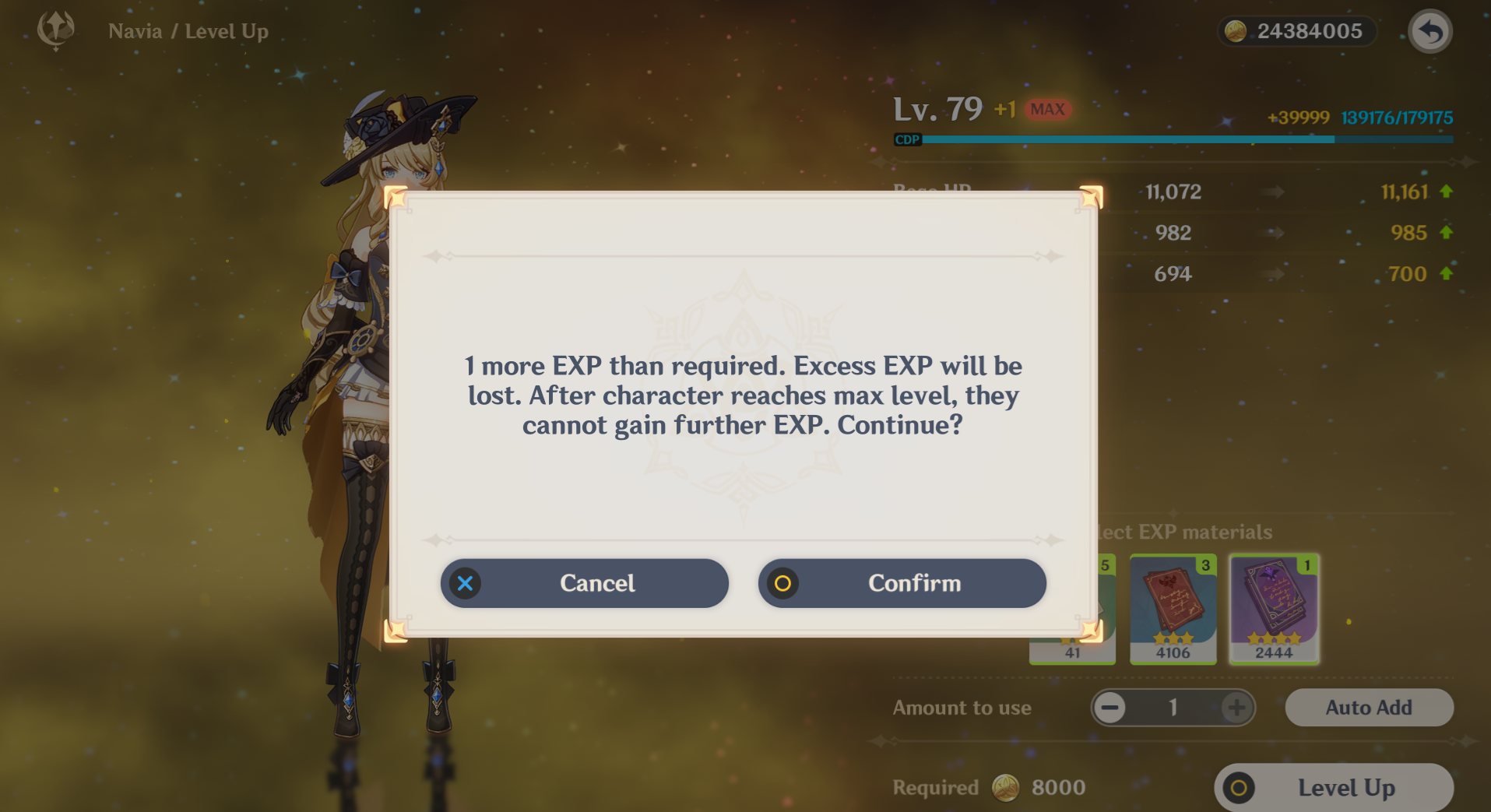This screenshot has height=812, width=1491.
Task: Select the 4-star Hero's Wit material
Action: (x=1273, y=610)
